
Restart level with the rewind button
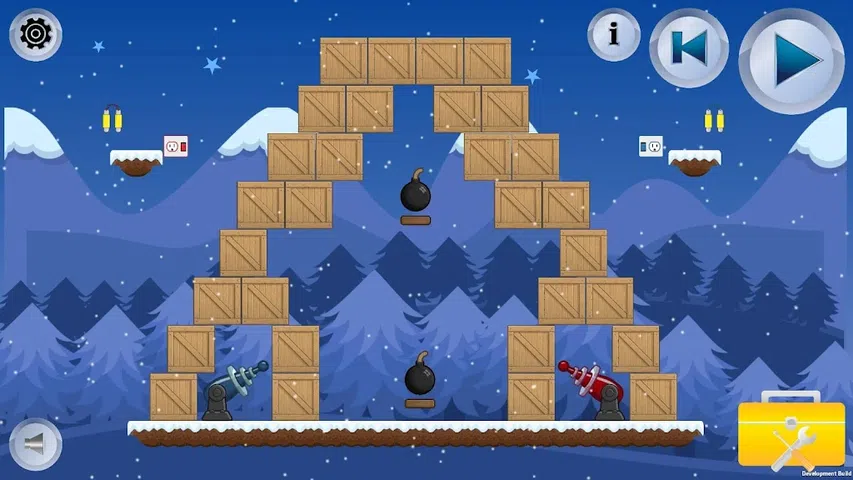click(x=689, y=48)
